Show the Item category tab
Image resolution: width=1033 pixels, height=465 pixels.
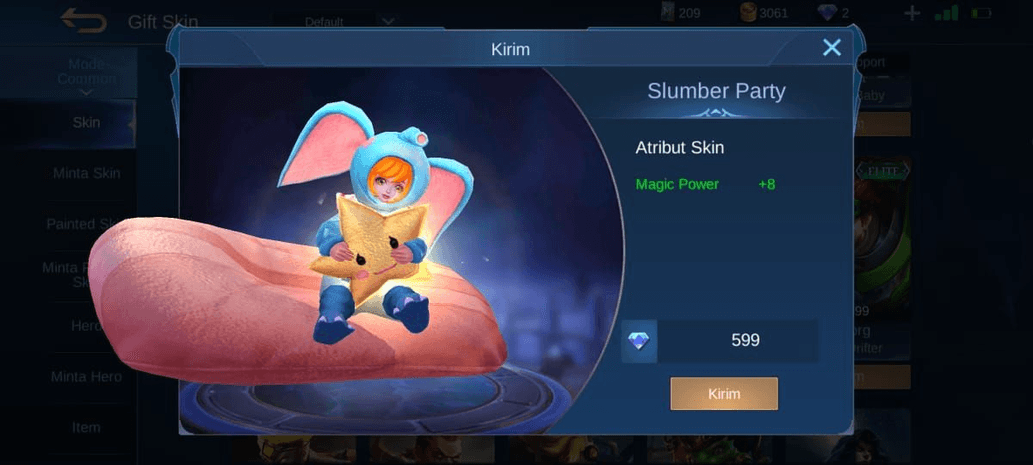[x=86, y=427]
